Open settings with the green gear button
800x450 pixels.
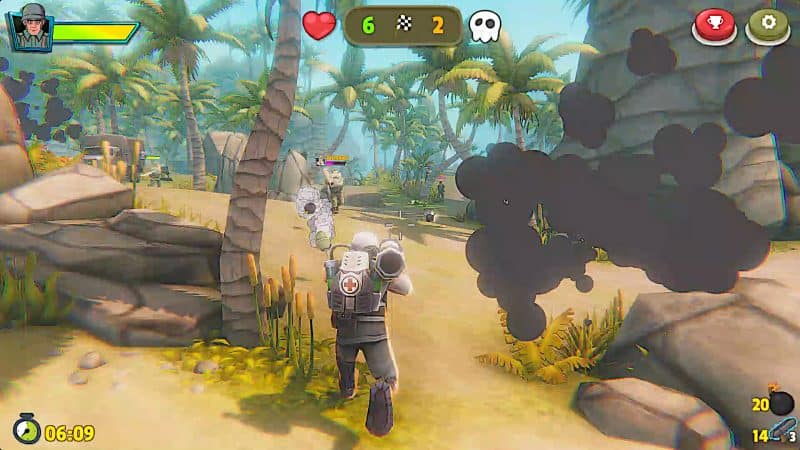coord(768,24)
